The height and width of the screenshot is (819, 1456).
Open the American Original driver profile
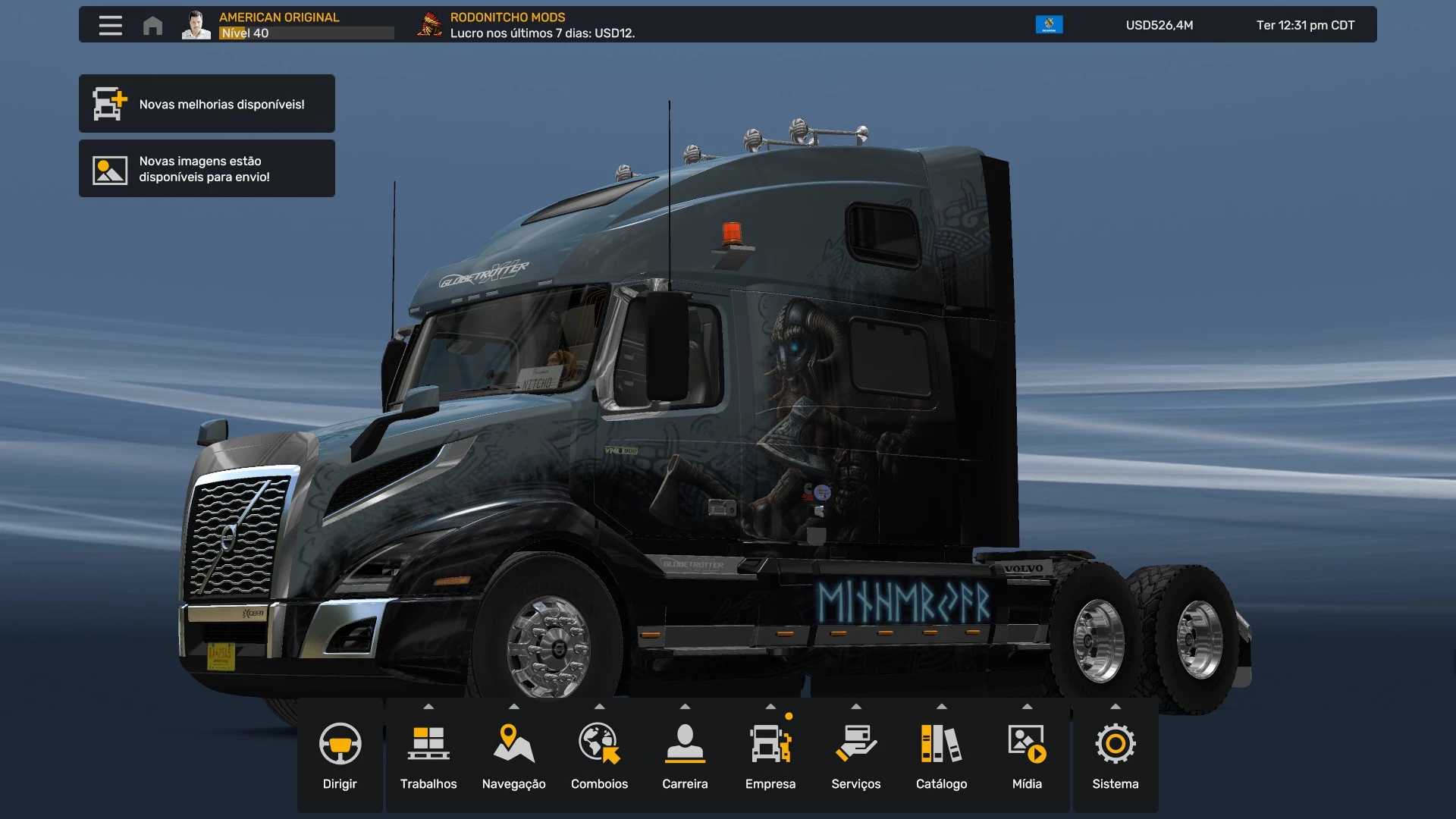click(x=279, y=25)
